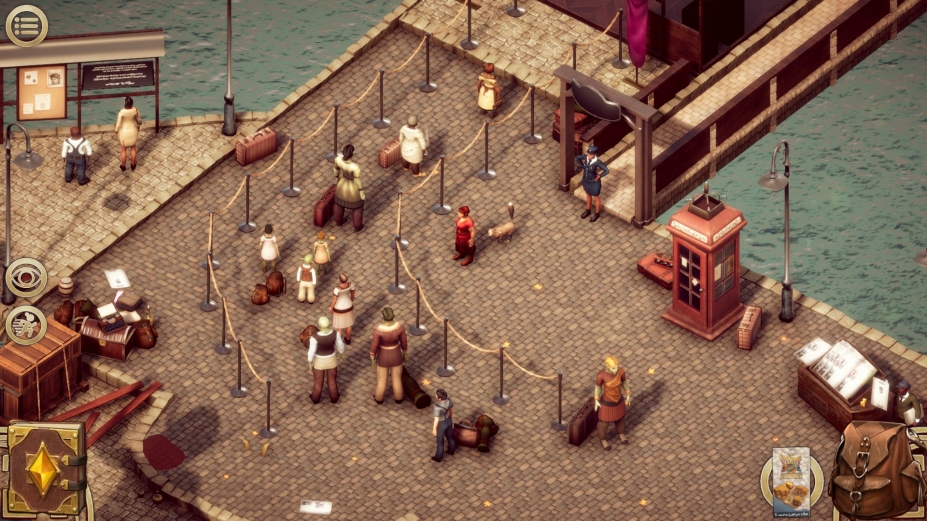Select the map card item slot
Screen dimensions: 927x521
(x=798, y=478)
